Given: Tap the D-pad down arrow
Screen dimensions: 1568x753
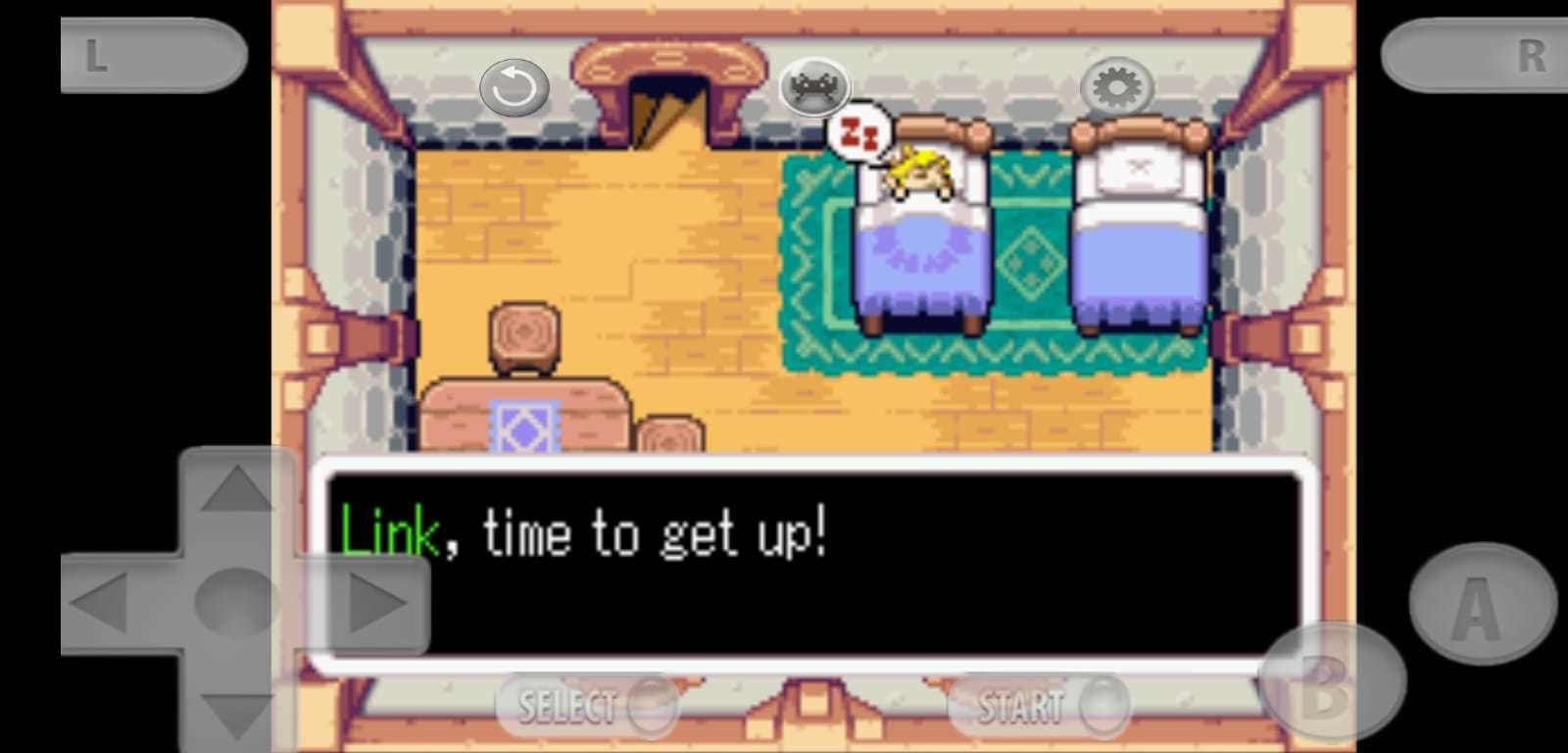Looking at the screenshot, I should pos(235,713).
